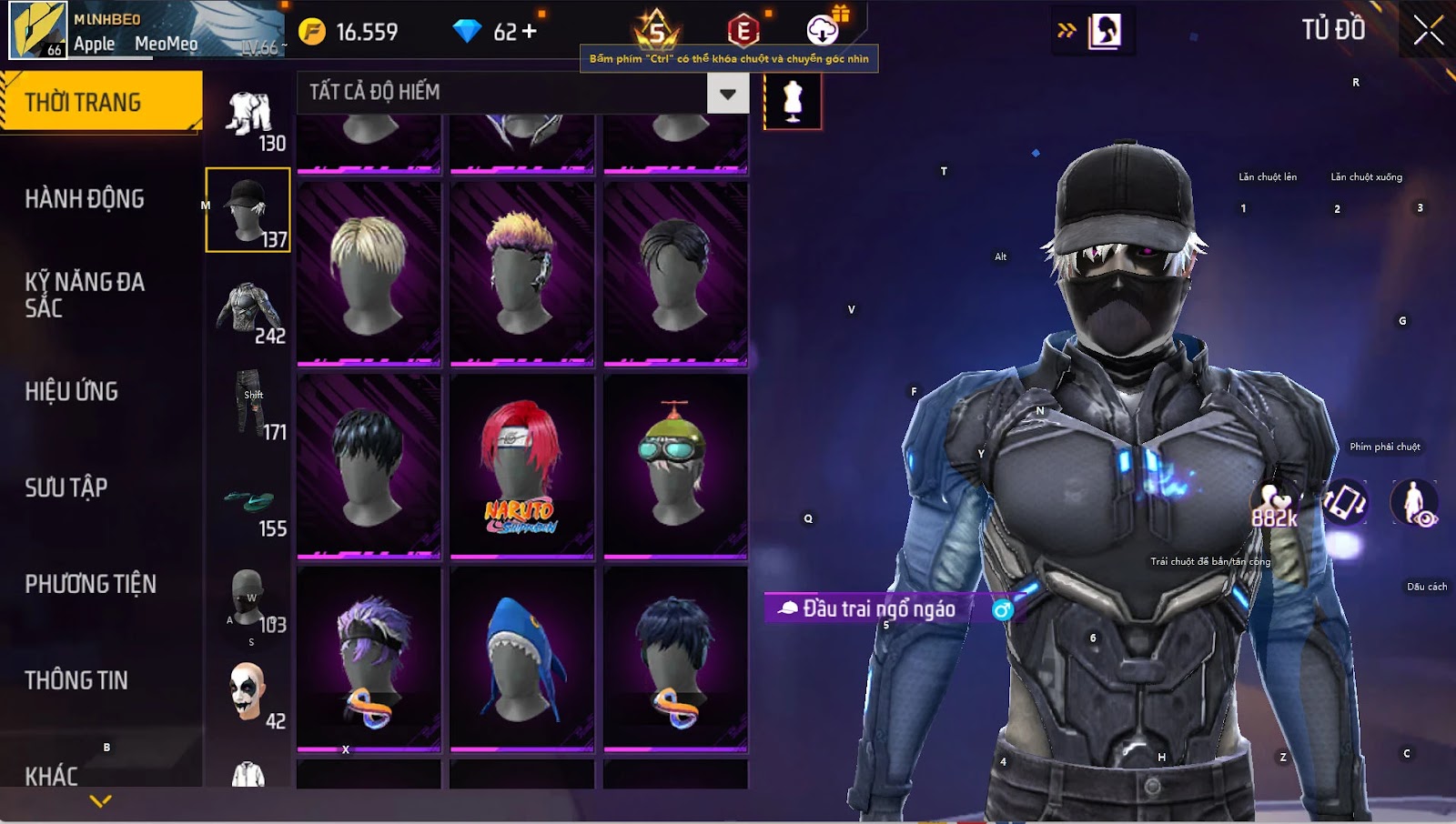Select the blonde hair item
The height and width of the screenshot is (824, 1456).
(x=369, y=273)
